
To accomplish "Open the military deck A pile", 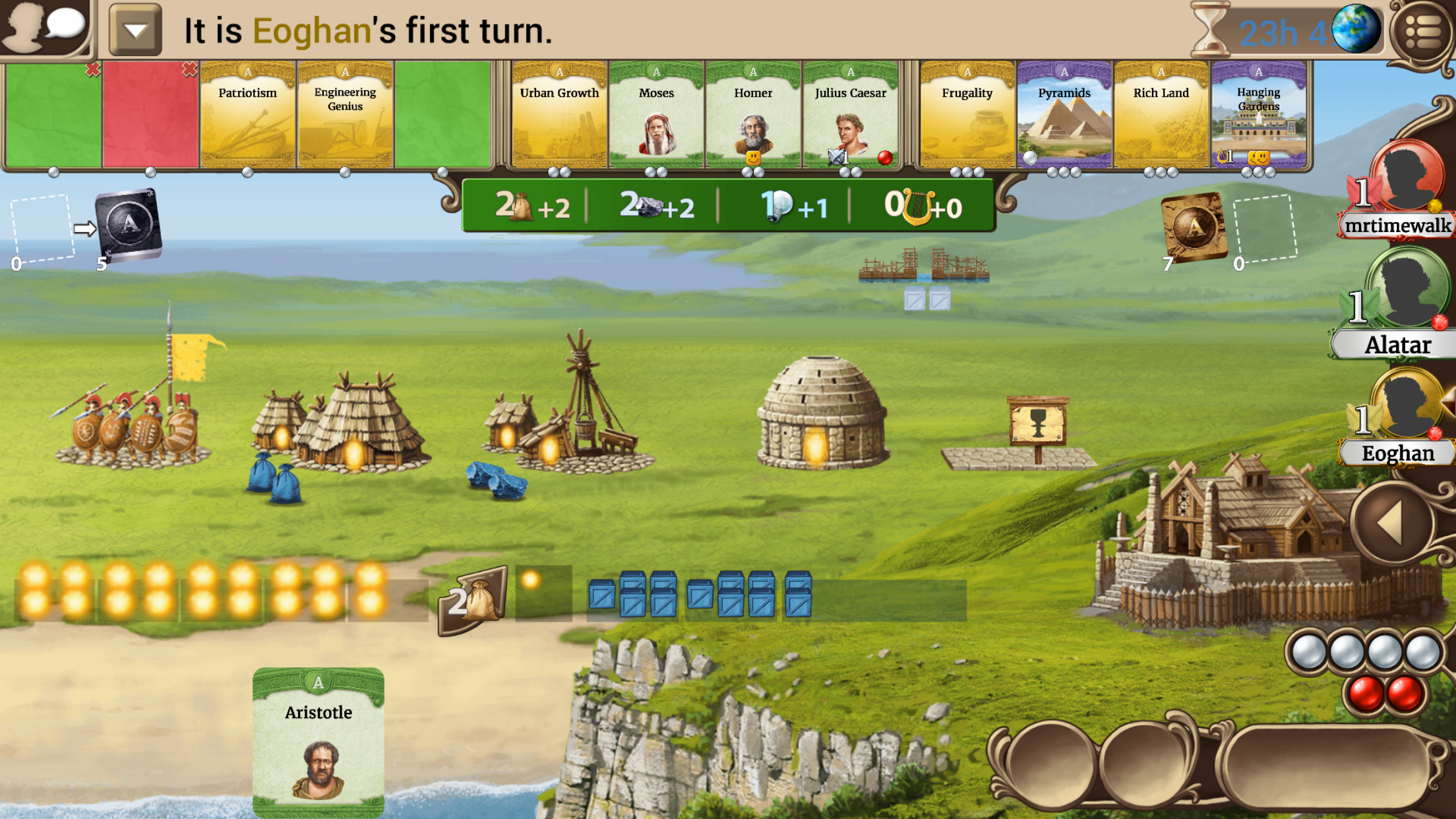I will [129, 224].
